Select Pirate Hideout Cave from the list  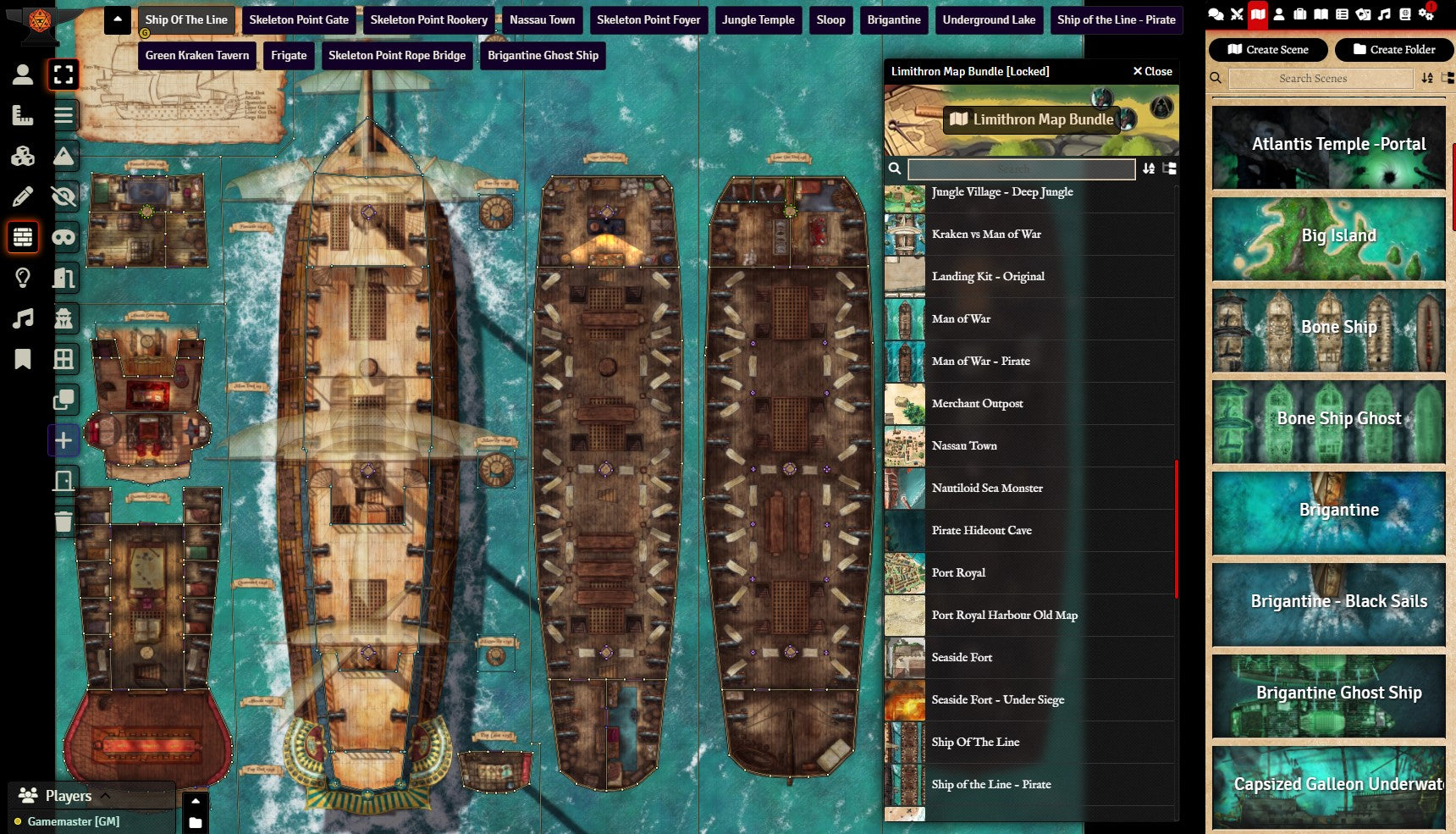pos(981,531)
